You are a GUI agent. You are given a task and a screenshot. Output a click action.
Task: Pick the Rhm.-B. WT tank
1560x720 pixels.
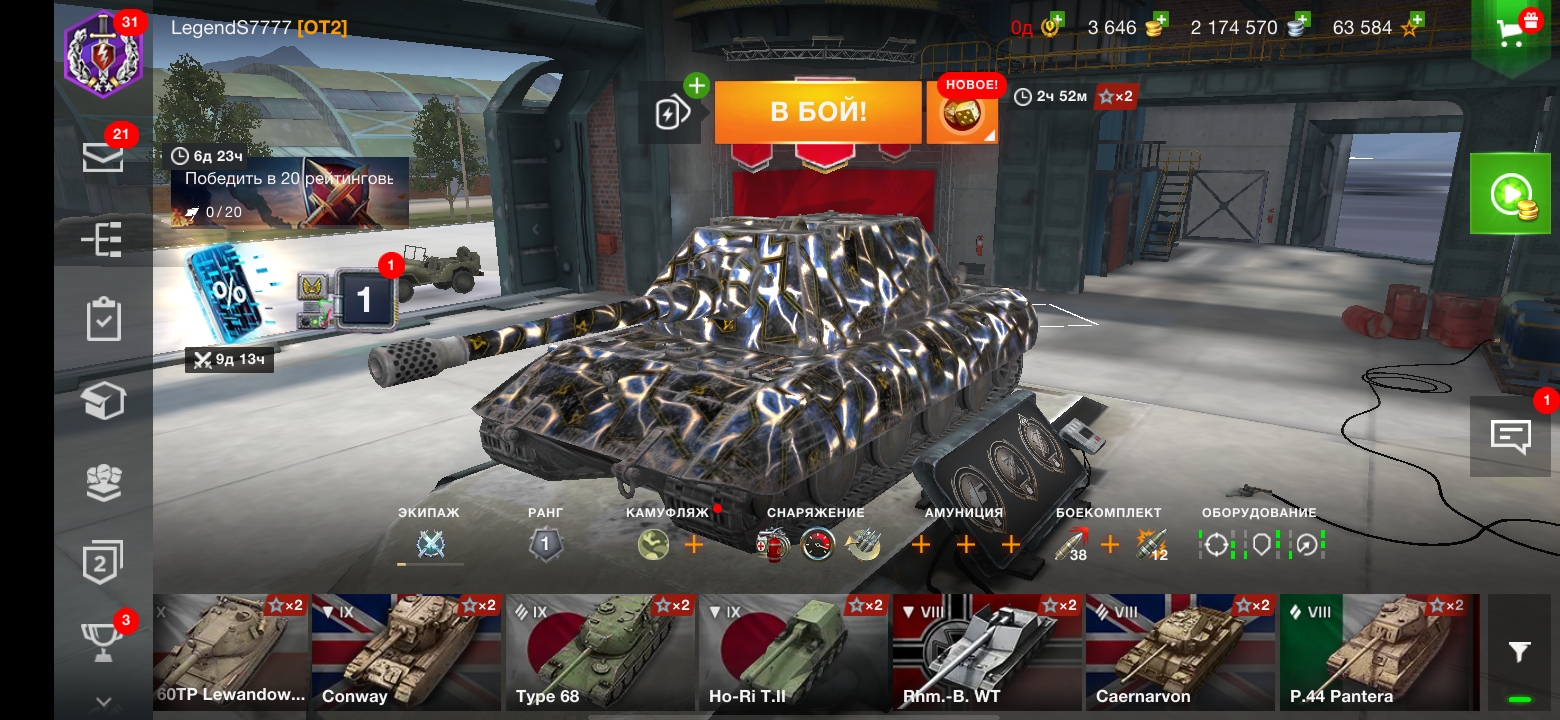point(988,652)
